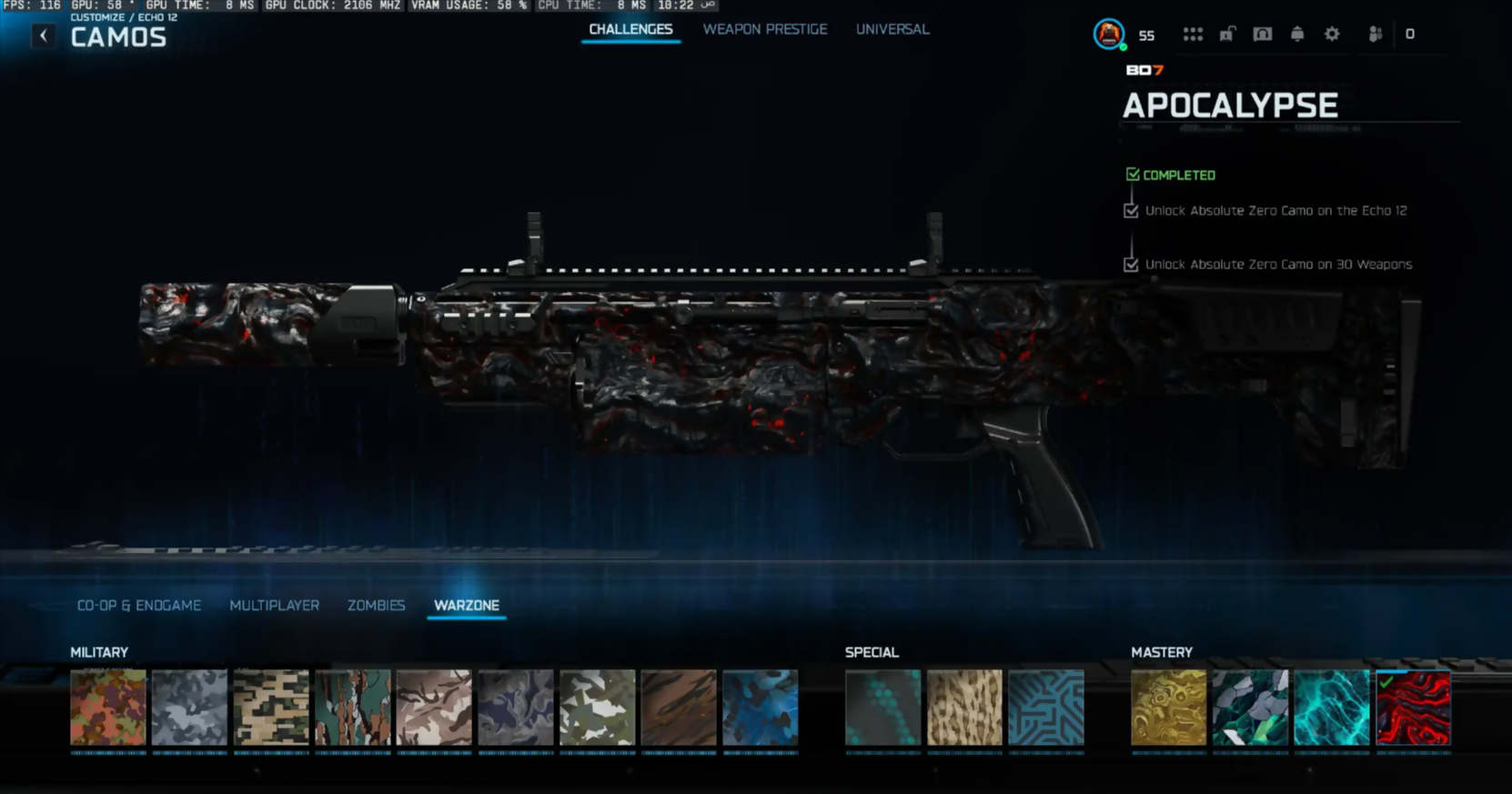
Task: Open the nine-dot grid menu
Action: (x=1193, y=35)
